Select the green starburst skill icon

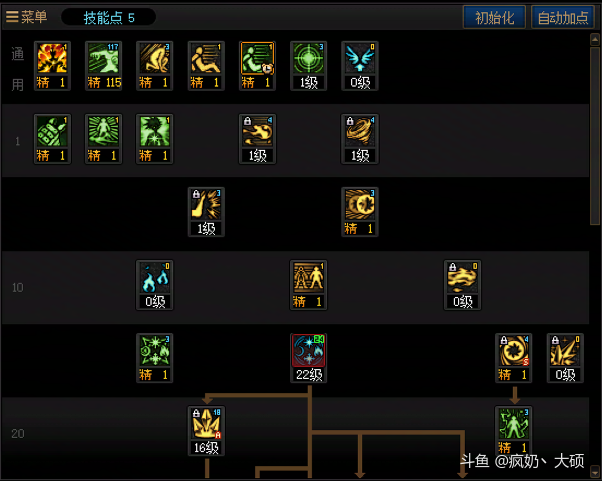click(154, 354)
